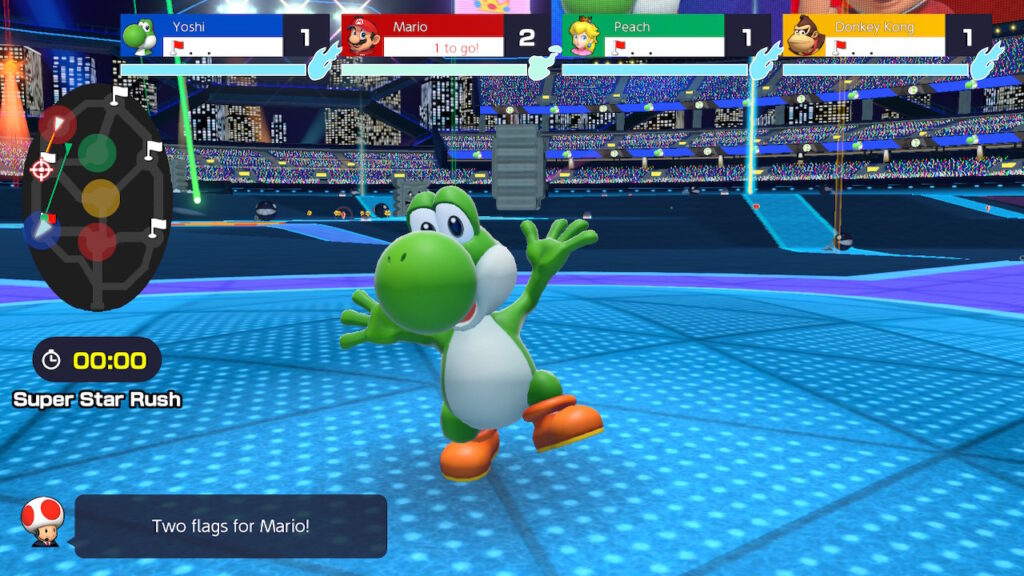Click Donkey Kong's portrait icon
This screenshot has height=576, width=1024.
pos(802,37)
